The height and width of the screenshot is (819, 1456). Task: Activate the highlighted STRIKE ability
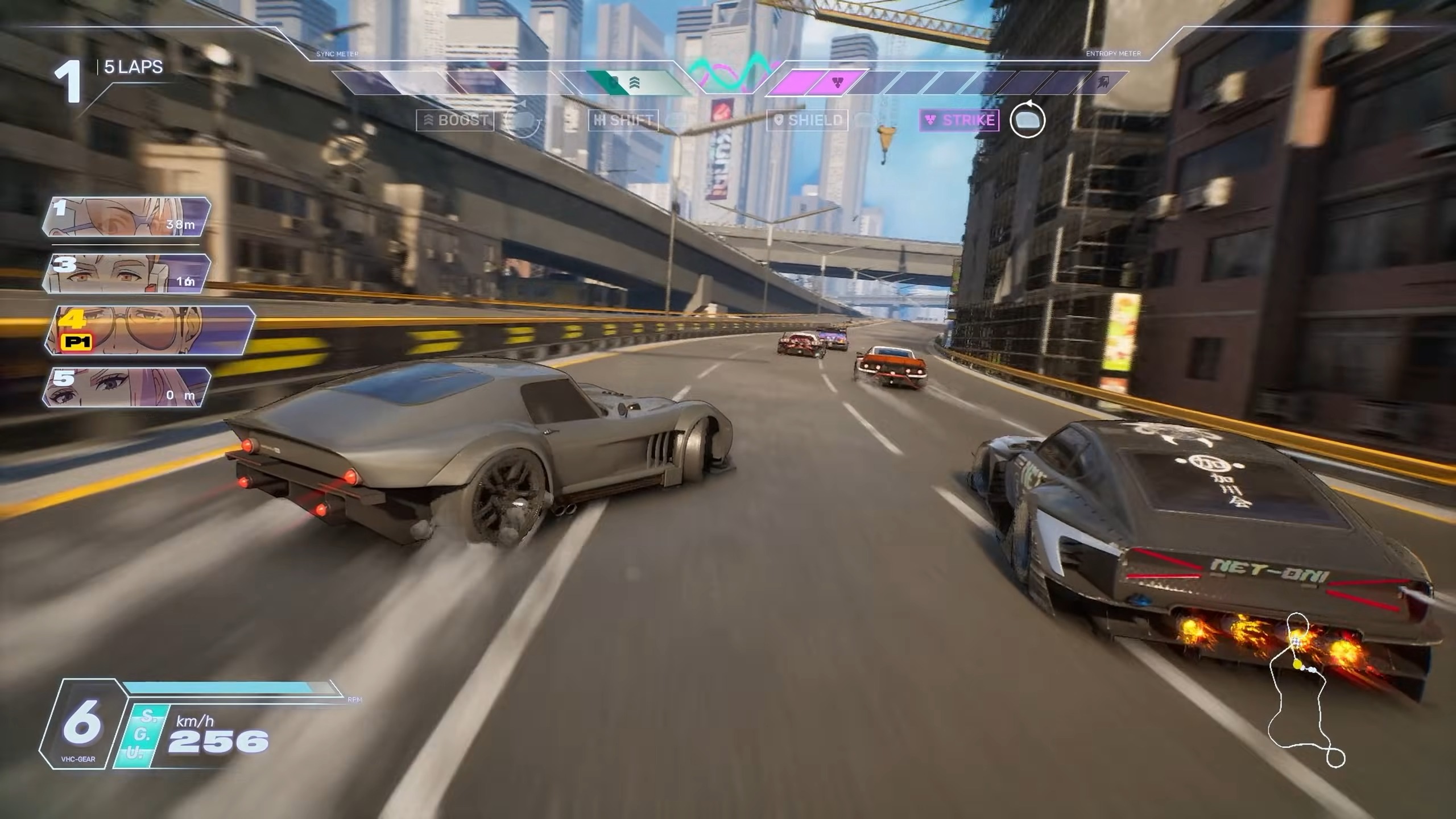pyautogui.click(x=959, y=120)
